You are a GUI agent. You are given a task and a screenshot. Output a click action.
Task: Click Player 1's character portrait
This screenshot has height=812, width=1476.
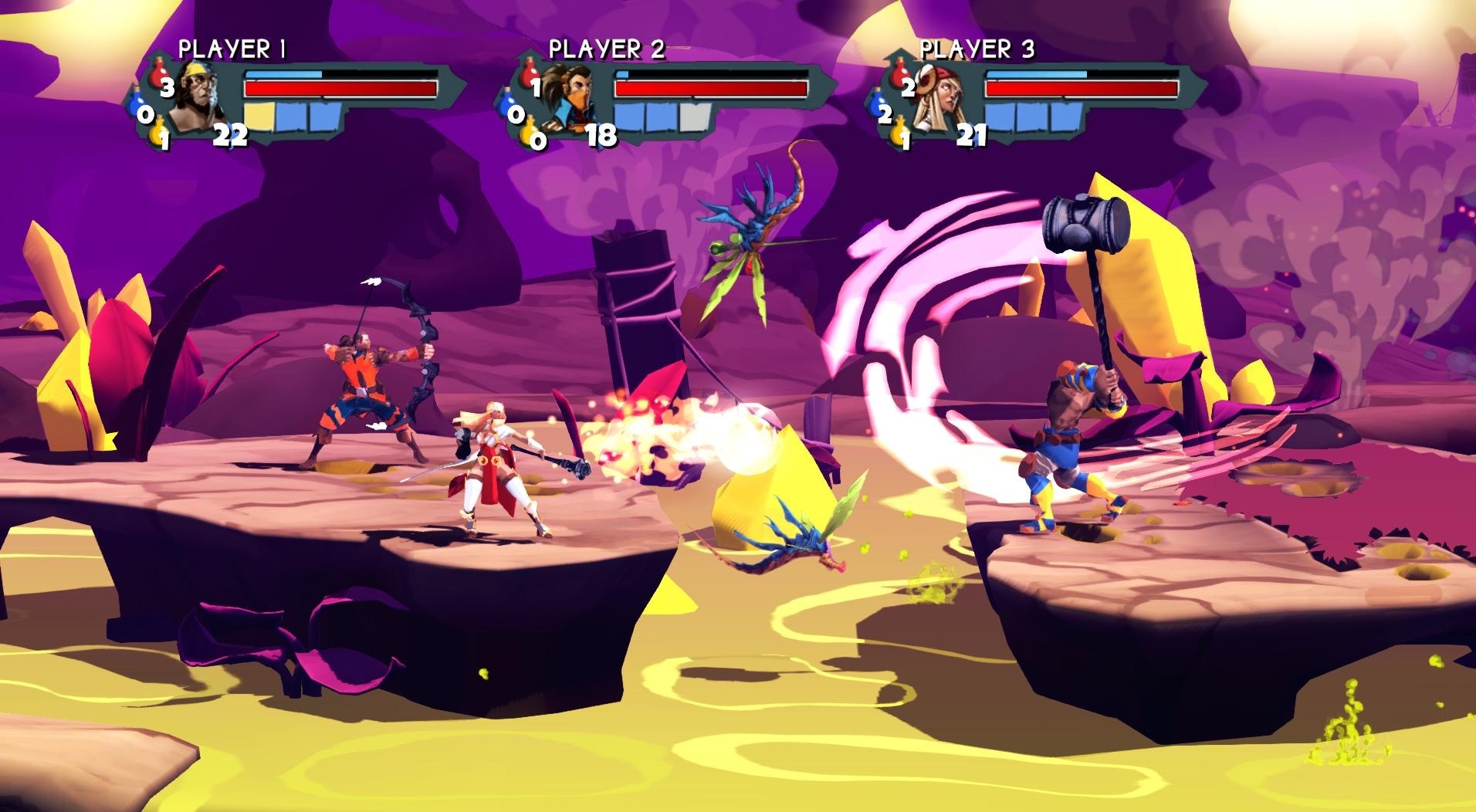[198, 98]
